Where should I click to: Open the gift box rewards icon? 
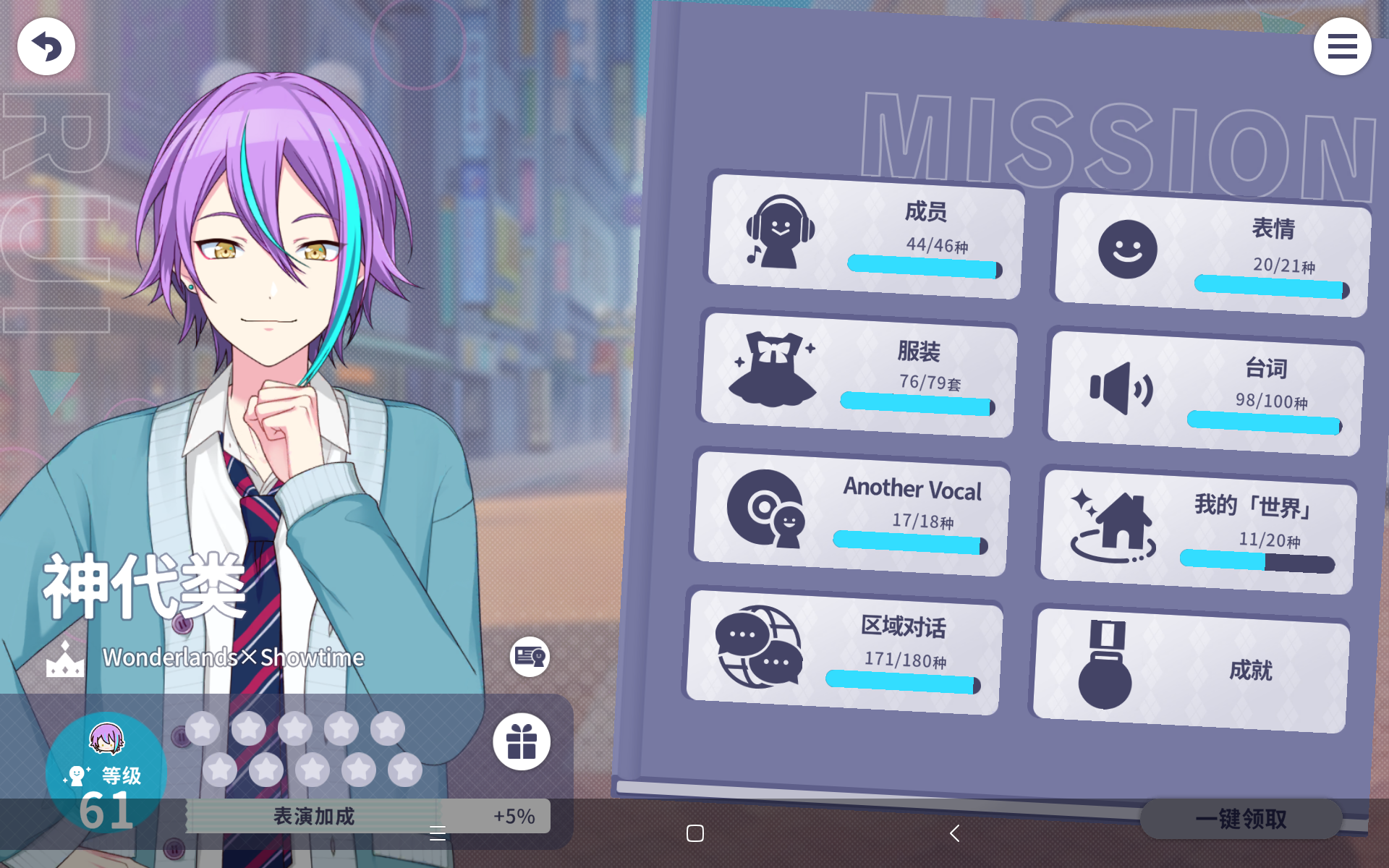(x=522, y=742)
